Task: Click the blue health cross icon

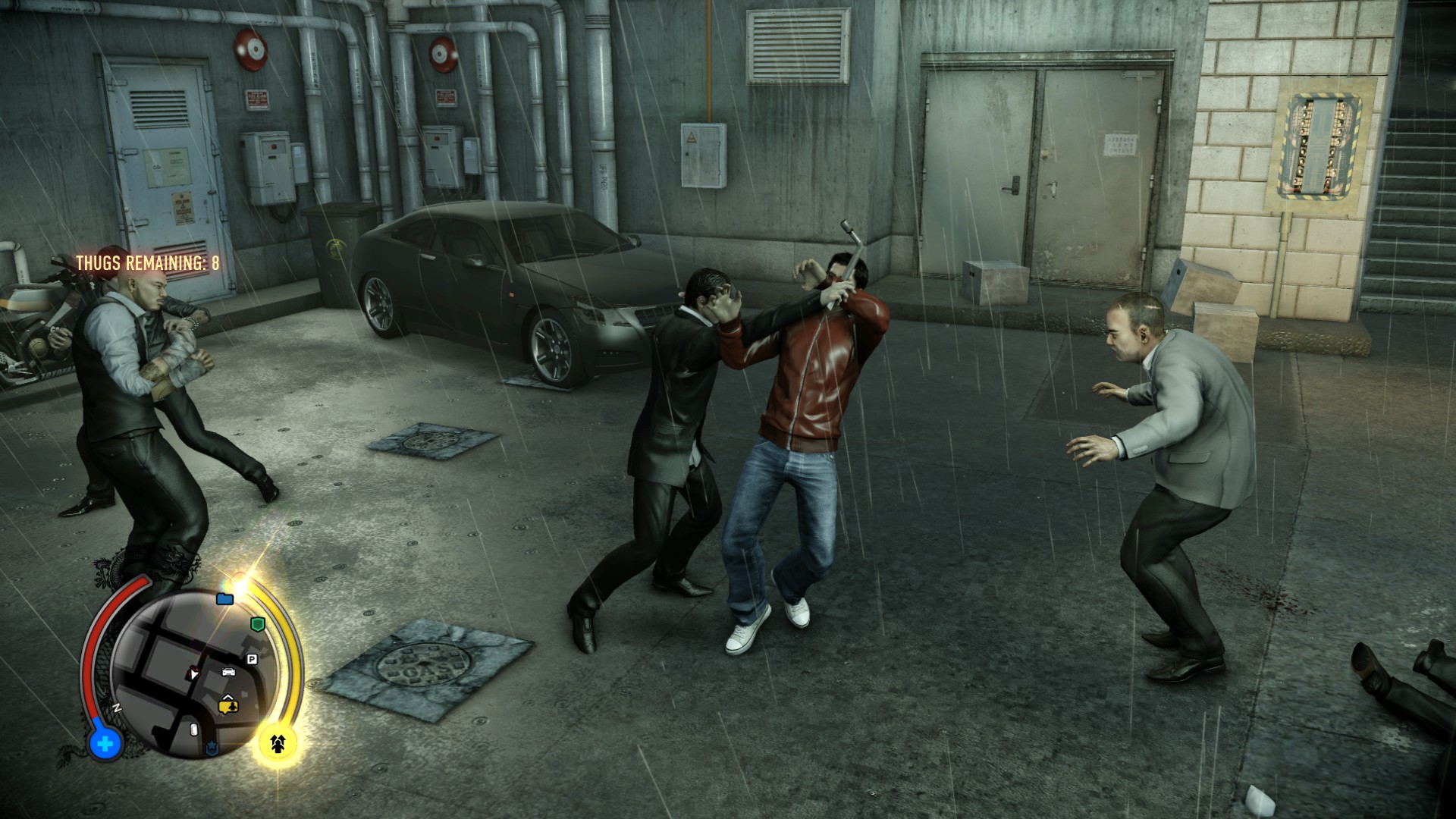Action: coord(105,743)
